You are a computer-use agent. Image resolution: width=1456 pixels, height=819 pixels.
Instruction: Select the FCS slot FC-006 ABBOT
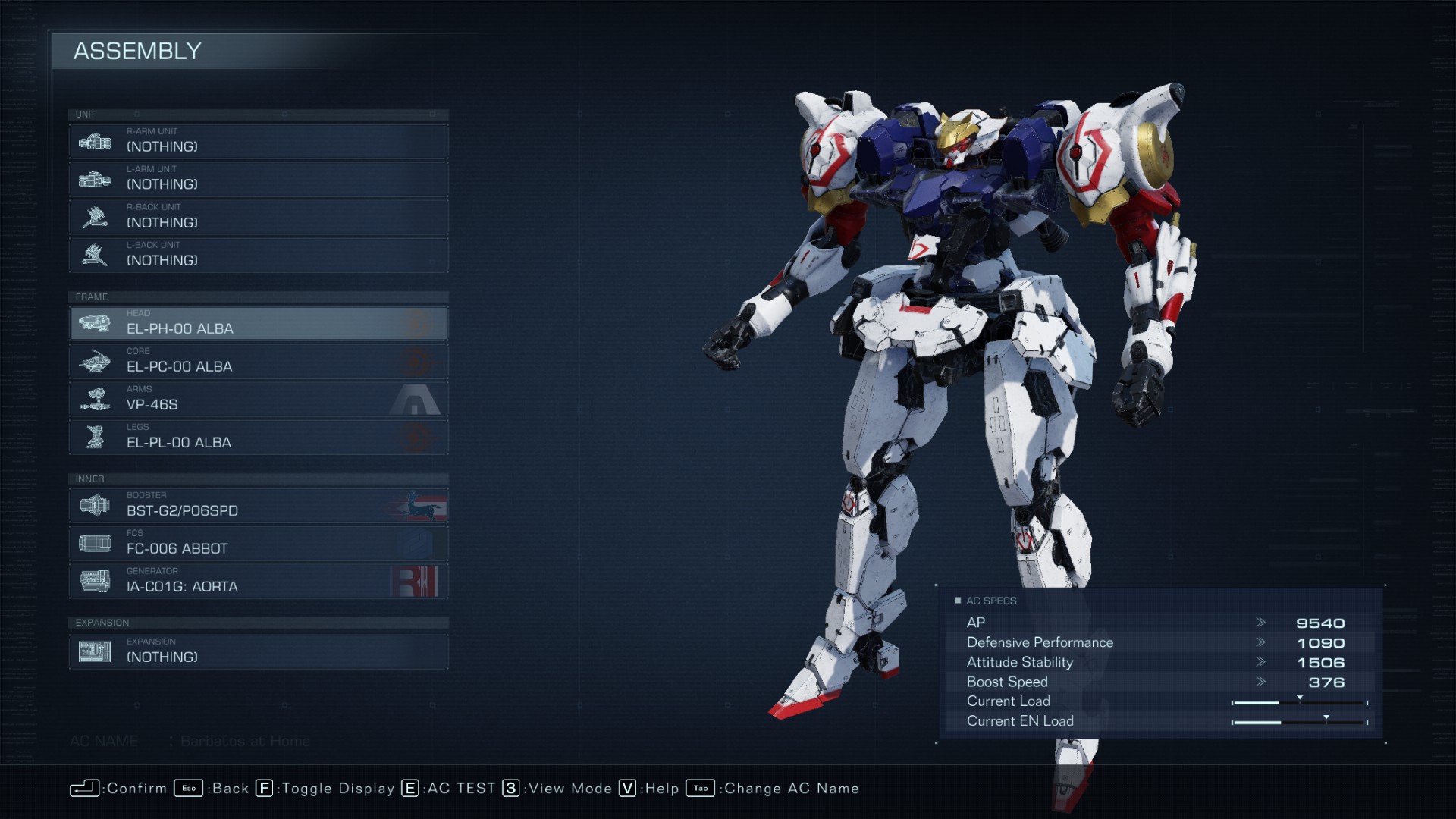point(258,544)
